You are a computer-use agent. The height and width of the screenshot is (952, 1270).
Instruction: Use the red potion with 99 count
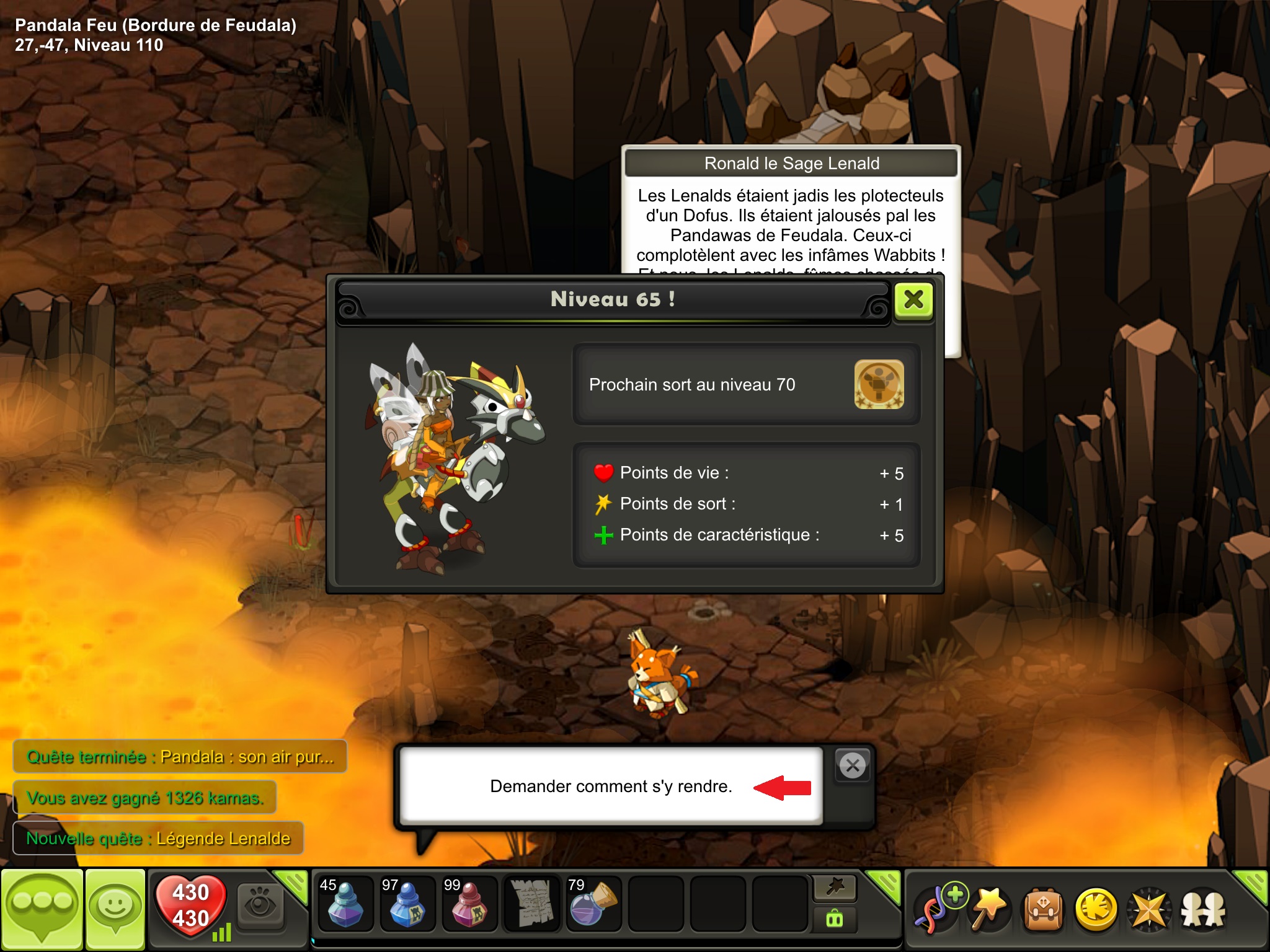pos(469,904)
